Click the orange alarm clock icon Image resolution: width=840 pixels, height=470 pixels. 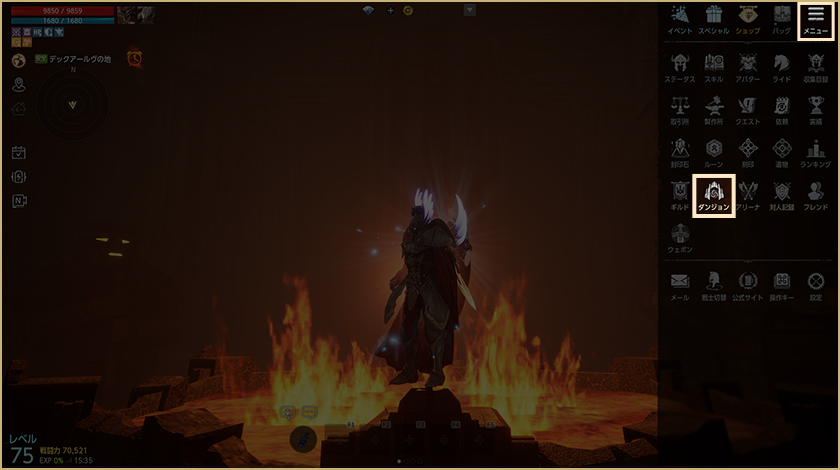pyautogui.click(x=134, y=59)
